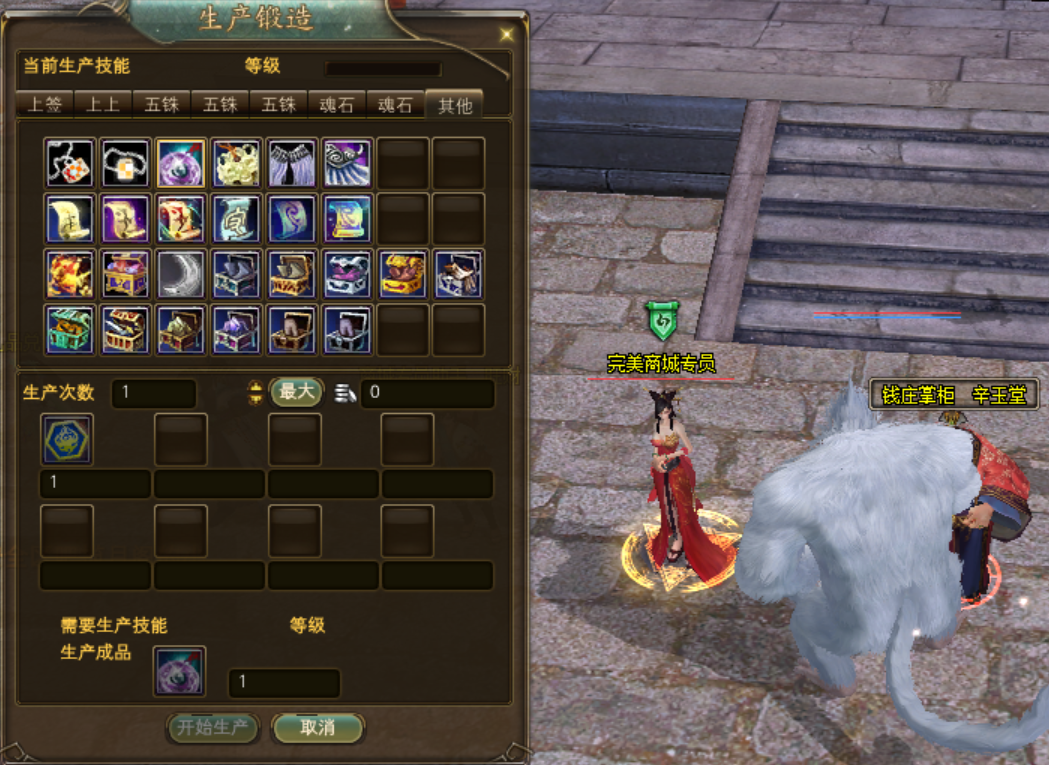Select the scroll with the 良 glyph

[x=237, y=218]
